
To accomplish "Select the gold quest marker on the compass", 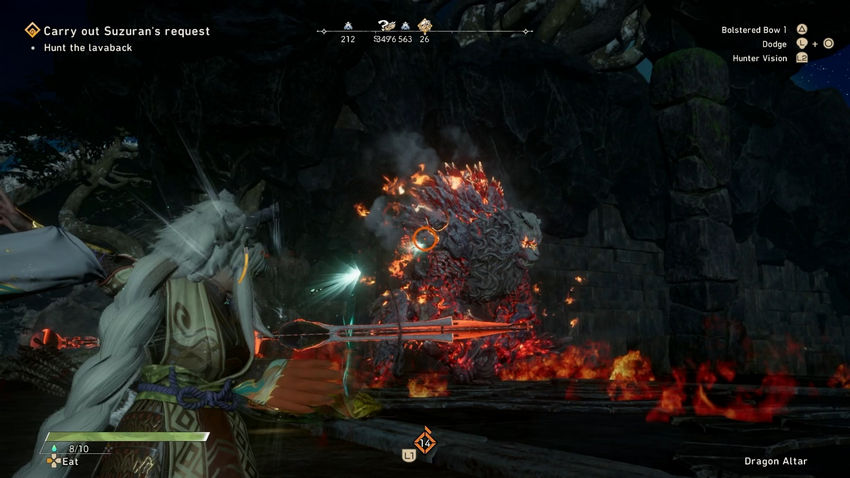I will pyautogui.click(x=424, y=27).
